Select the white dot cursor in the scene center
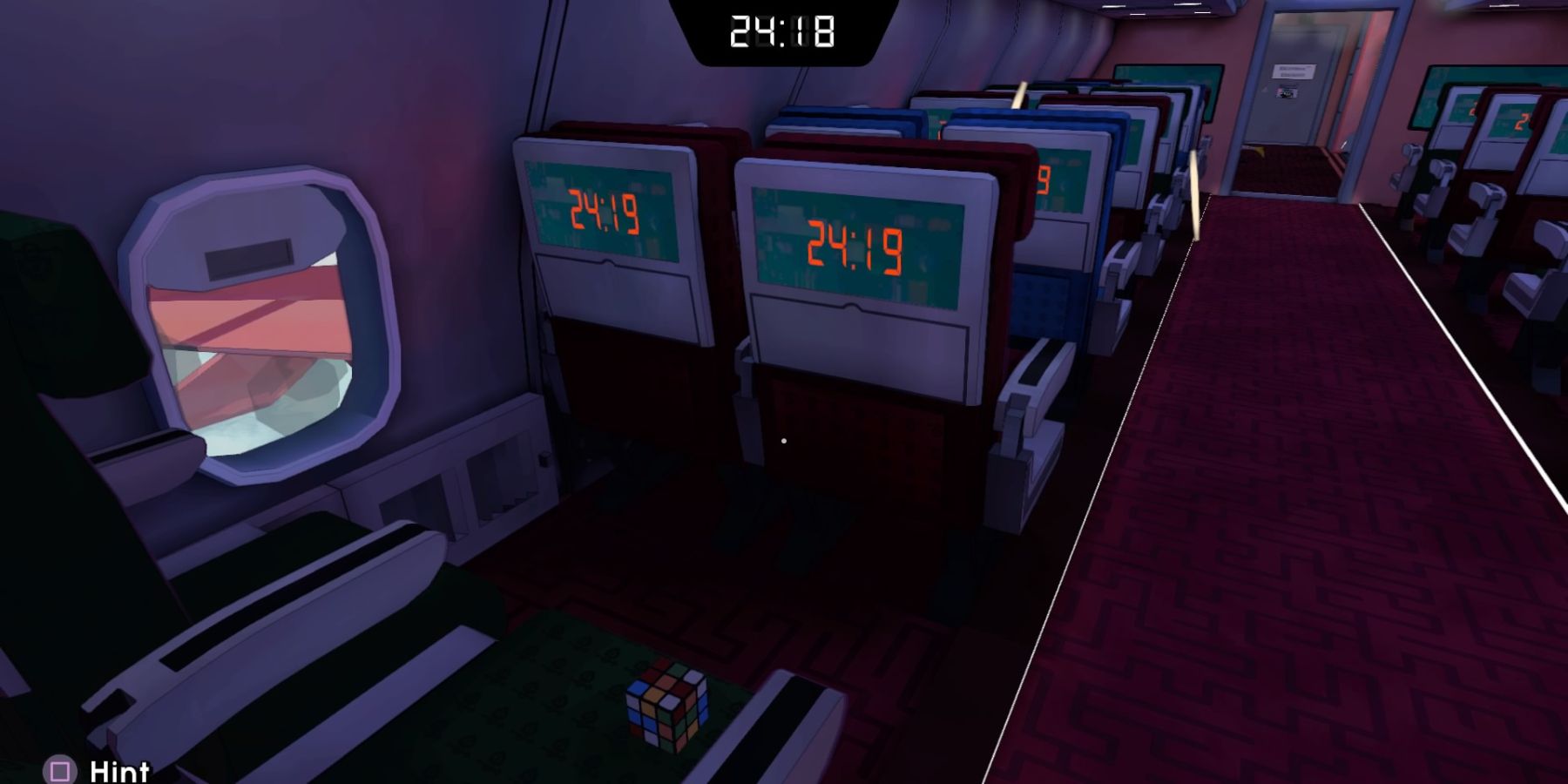The width and height of the screenshot is (1568, 784). (785, 442)
